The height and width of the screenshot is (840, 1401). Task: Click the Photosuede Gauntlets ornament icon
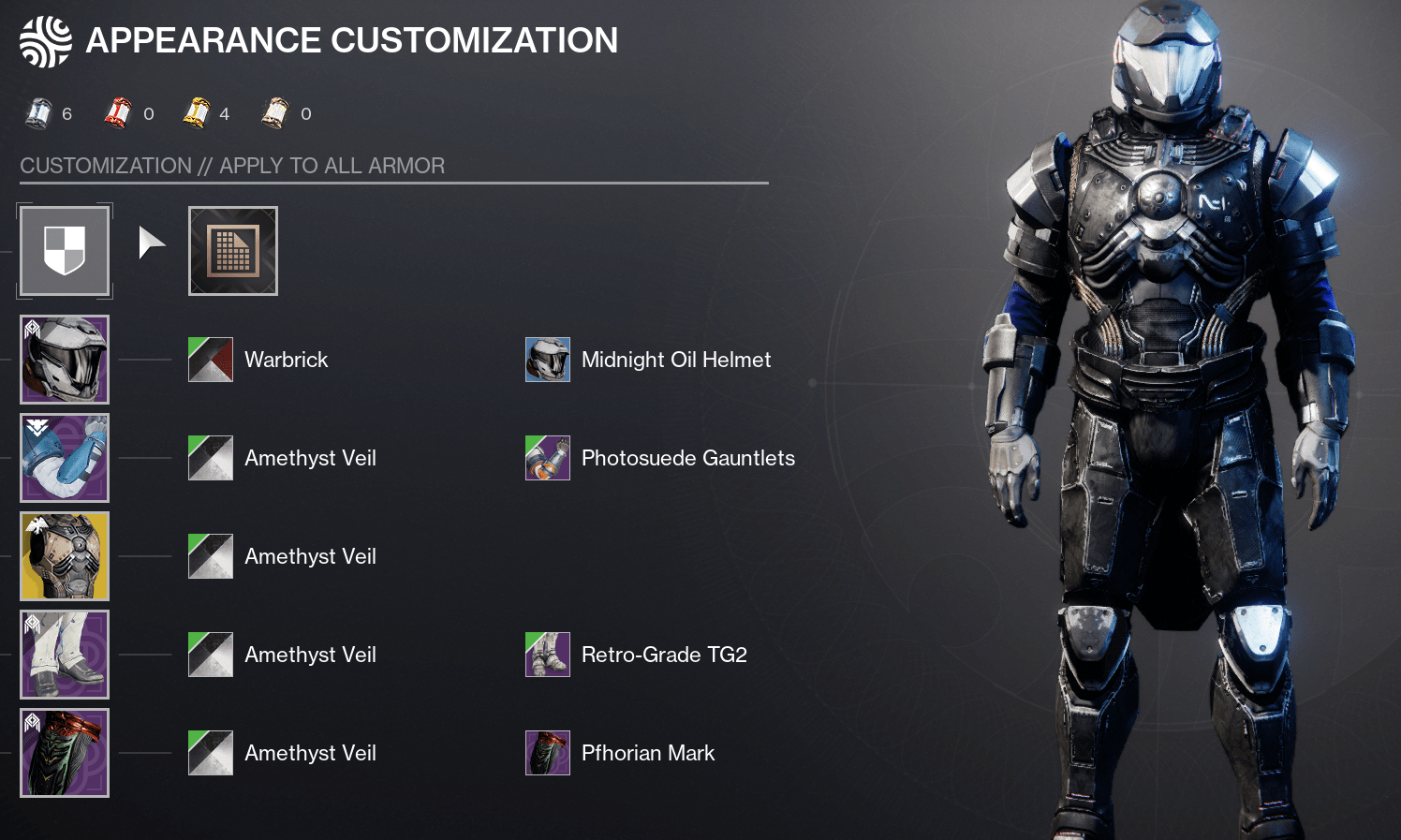(x=548, y=458)
